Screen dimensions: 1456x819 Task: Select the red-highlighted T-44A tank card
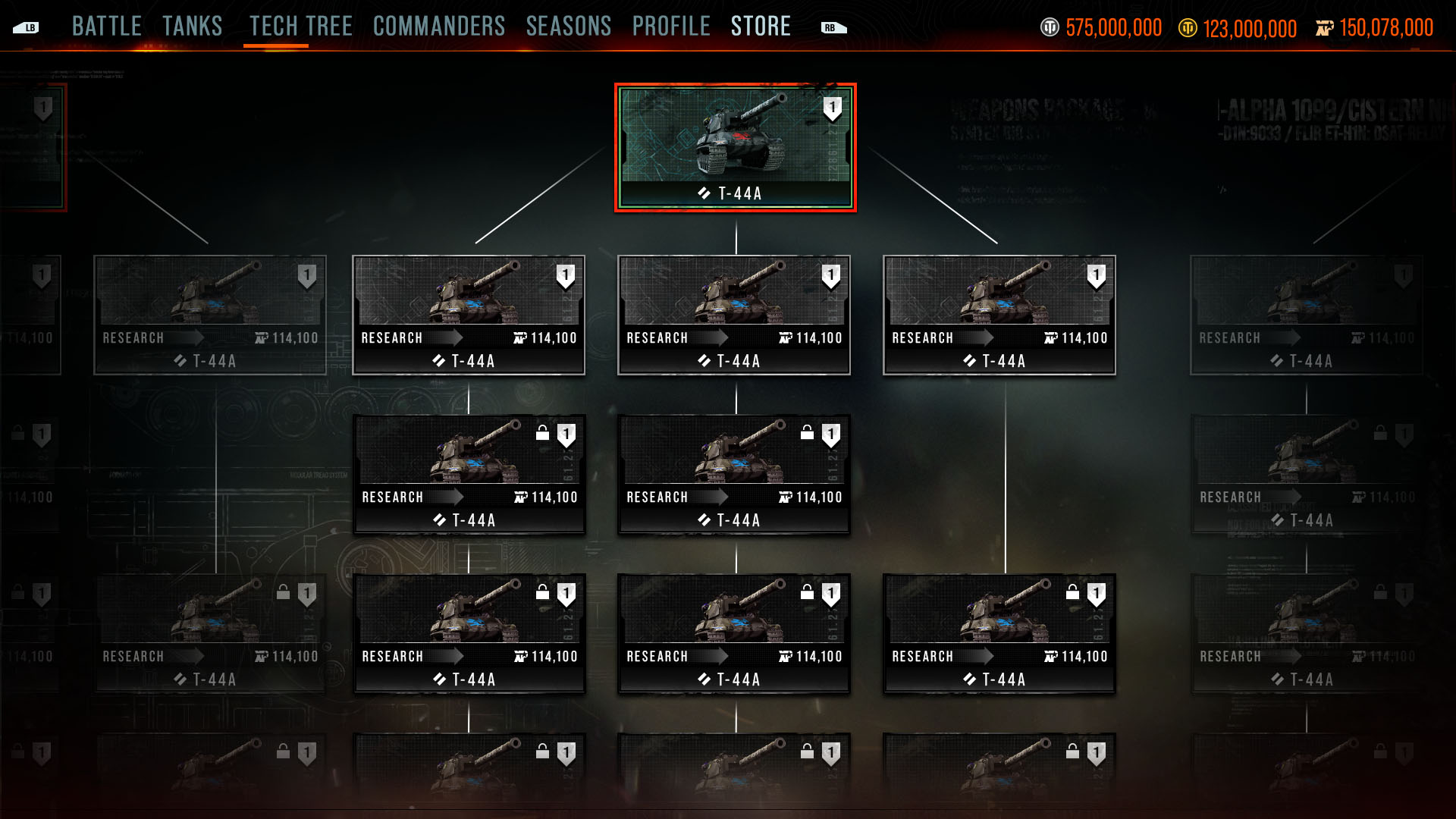point(735,147)
